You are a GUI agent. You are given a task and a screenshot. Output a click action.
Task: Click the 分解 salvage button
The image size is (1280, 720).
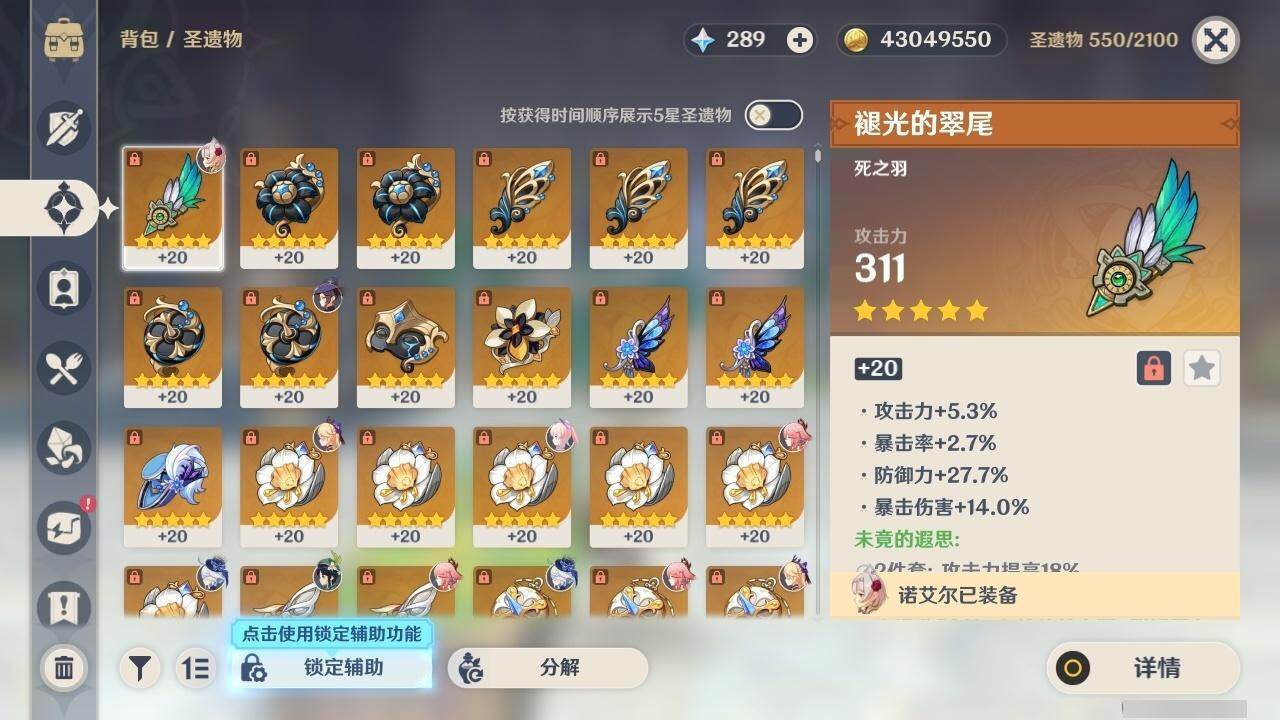point(547,668)
